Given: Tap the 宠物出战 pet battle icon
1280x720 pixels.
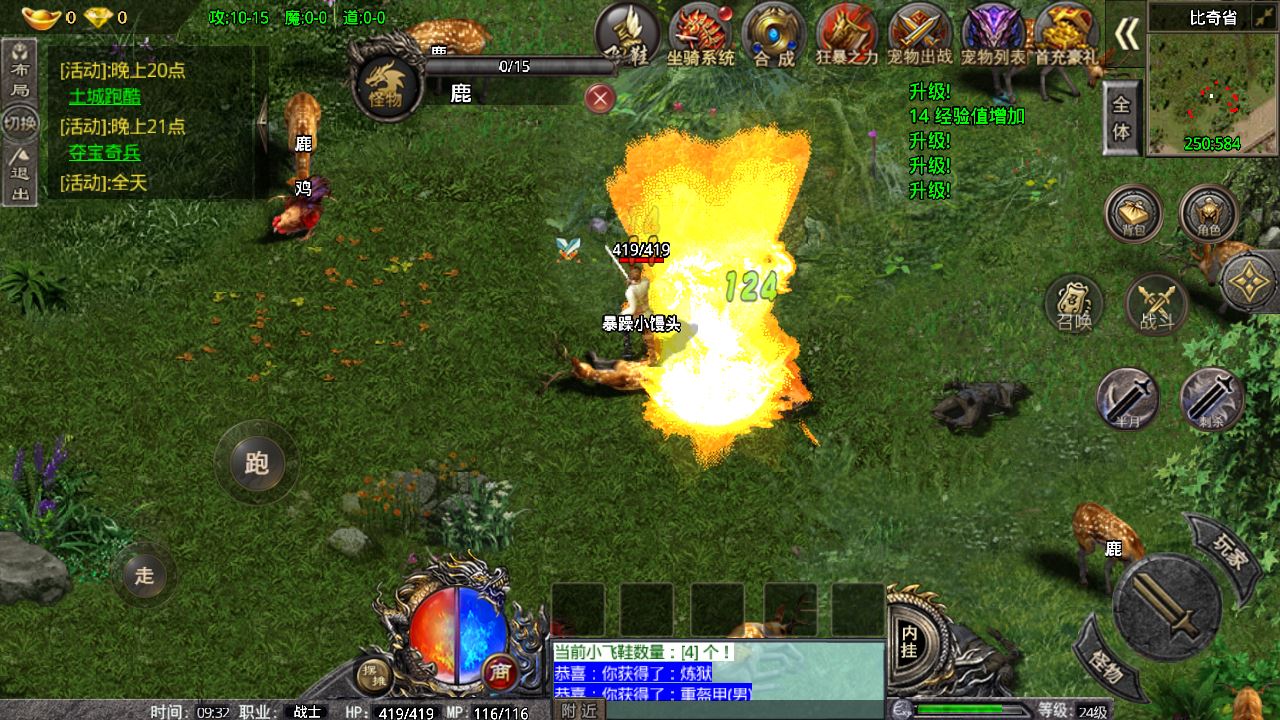Looking at the screenshot, I should [920, 33].
